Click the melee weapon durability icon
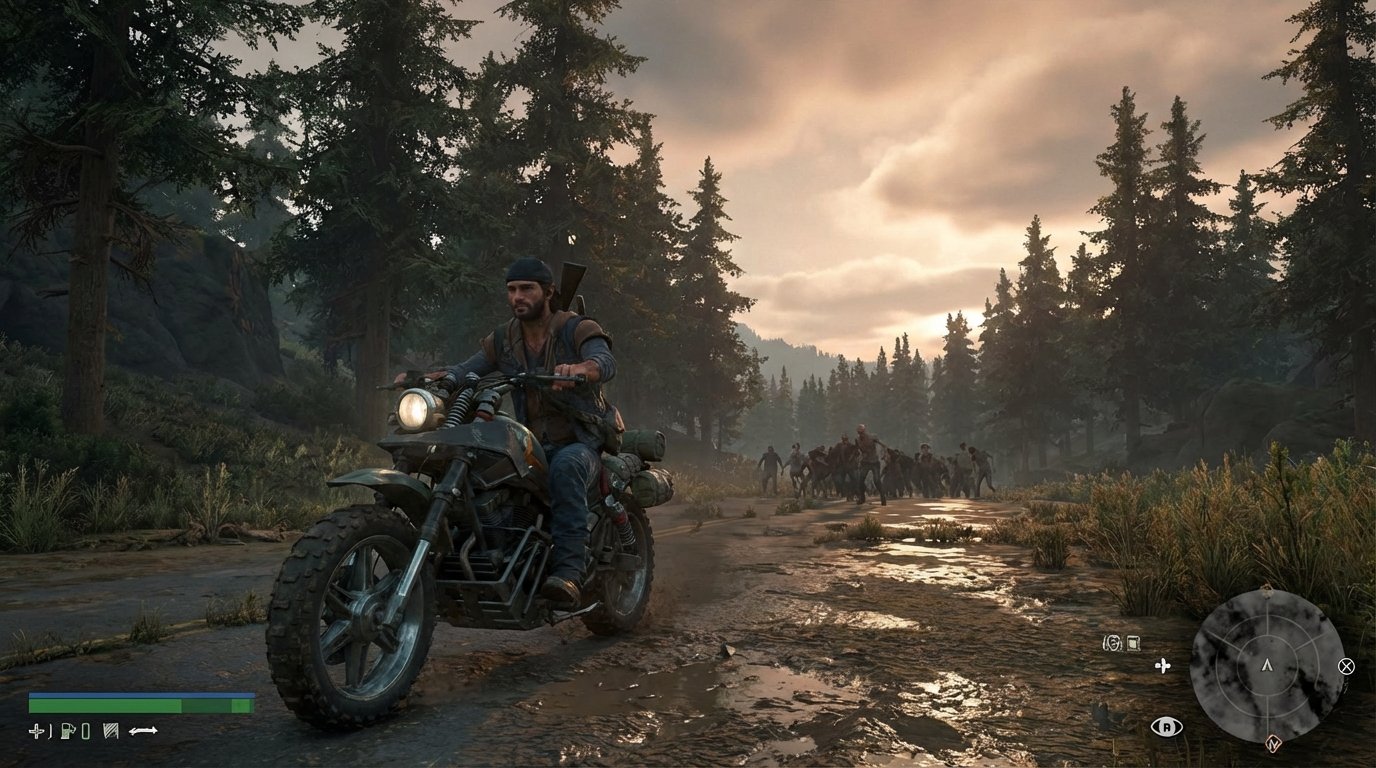Screen dimensions: 1376x768 (x=110, y=732)
